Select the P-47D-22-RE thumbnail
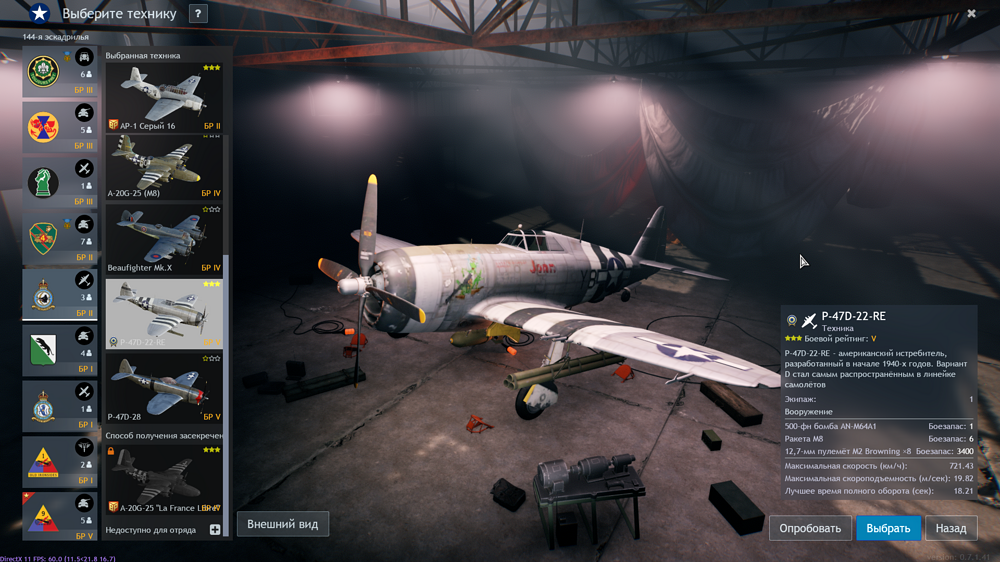This screenshot has width=1000, height=562. pos(164,313)
